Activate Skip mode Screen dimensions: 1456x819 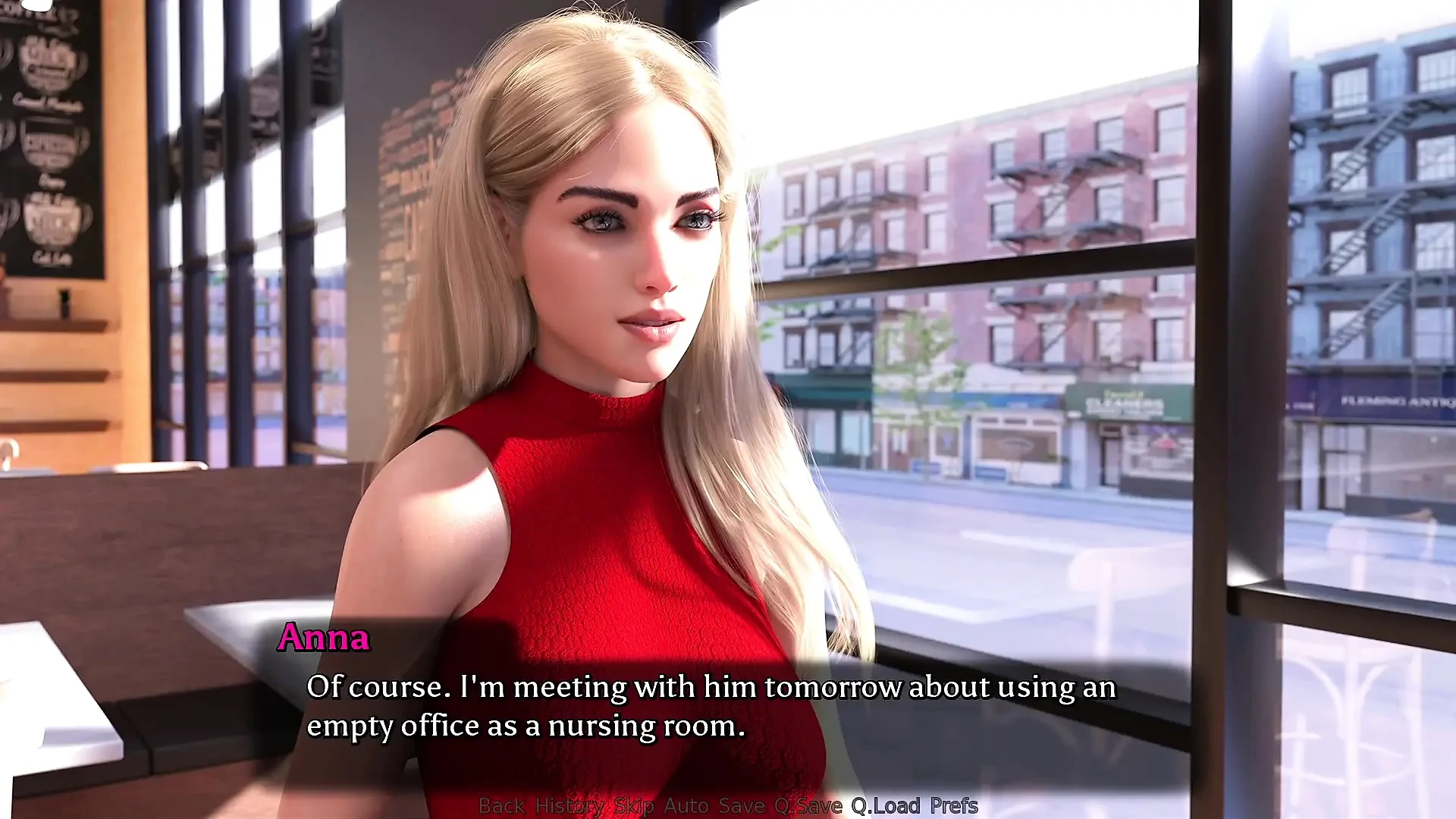(633, 805)
